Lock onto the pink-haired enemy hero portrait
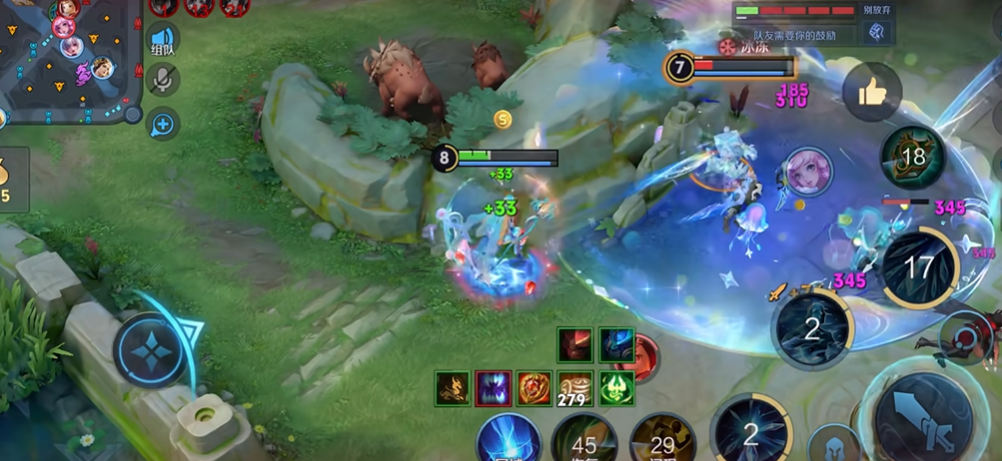 tap(807, 172)
